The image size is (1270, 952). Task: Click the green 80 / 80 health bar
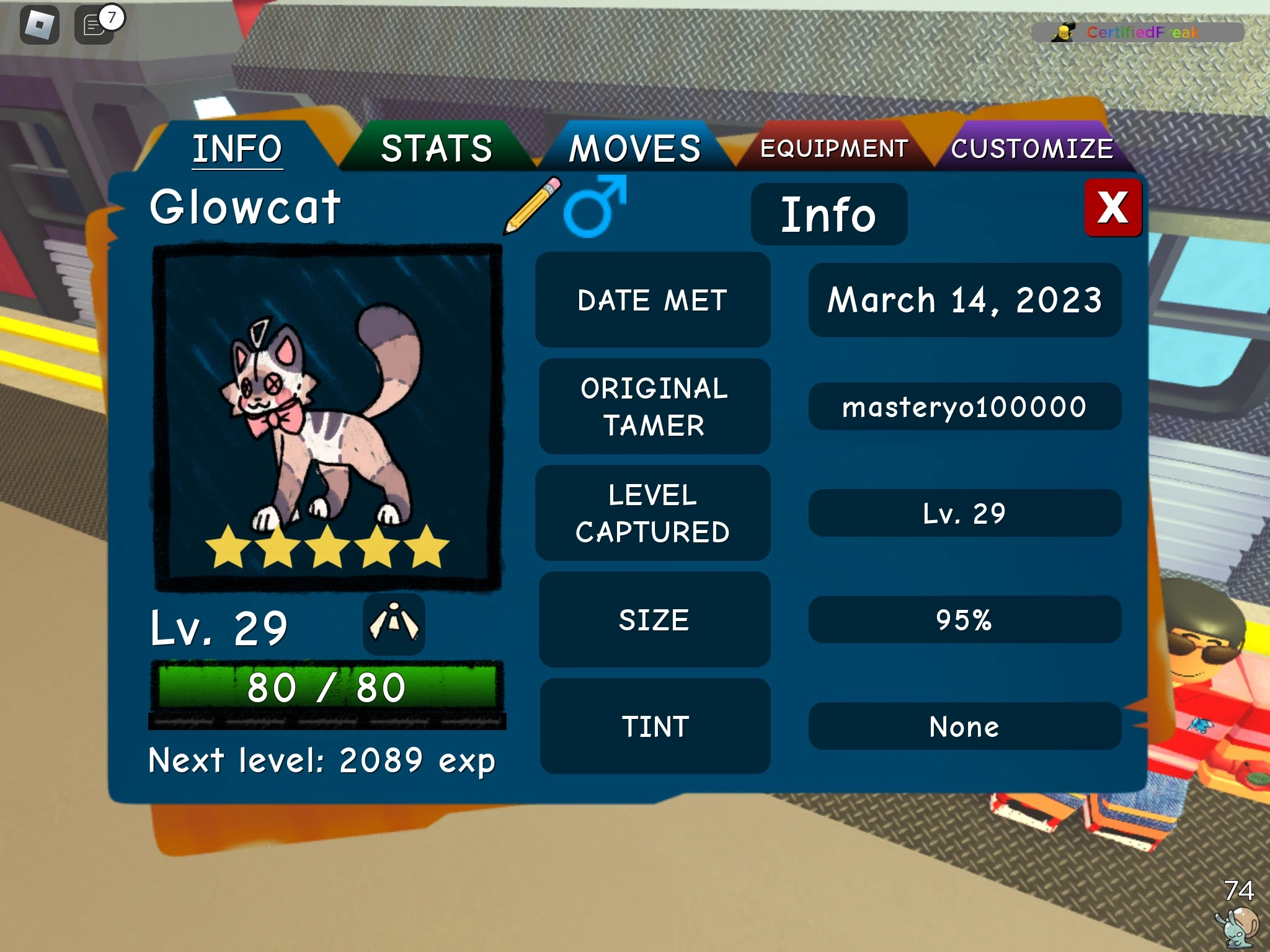tap(327, 685)
